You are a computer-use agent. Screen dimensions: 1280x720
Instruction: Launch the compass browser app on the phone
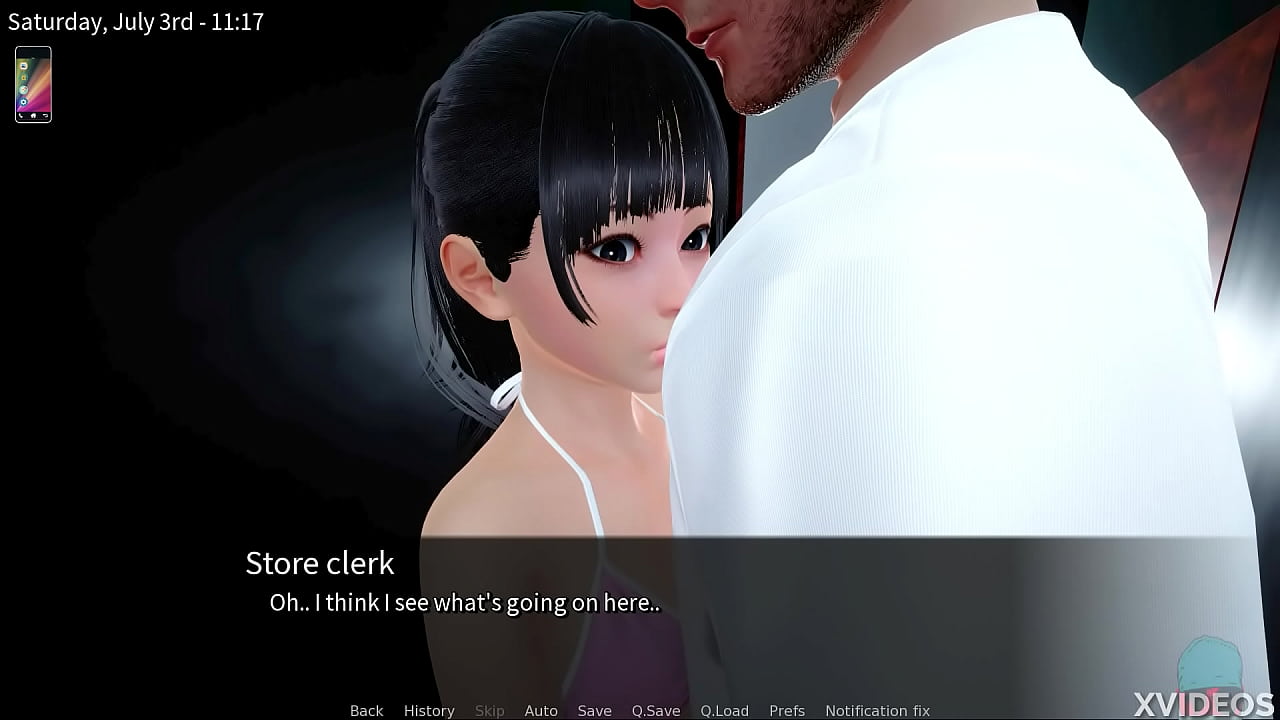(x=24, y=89)
